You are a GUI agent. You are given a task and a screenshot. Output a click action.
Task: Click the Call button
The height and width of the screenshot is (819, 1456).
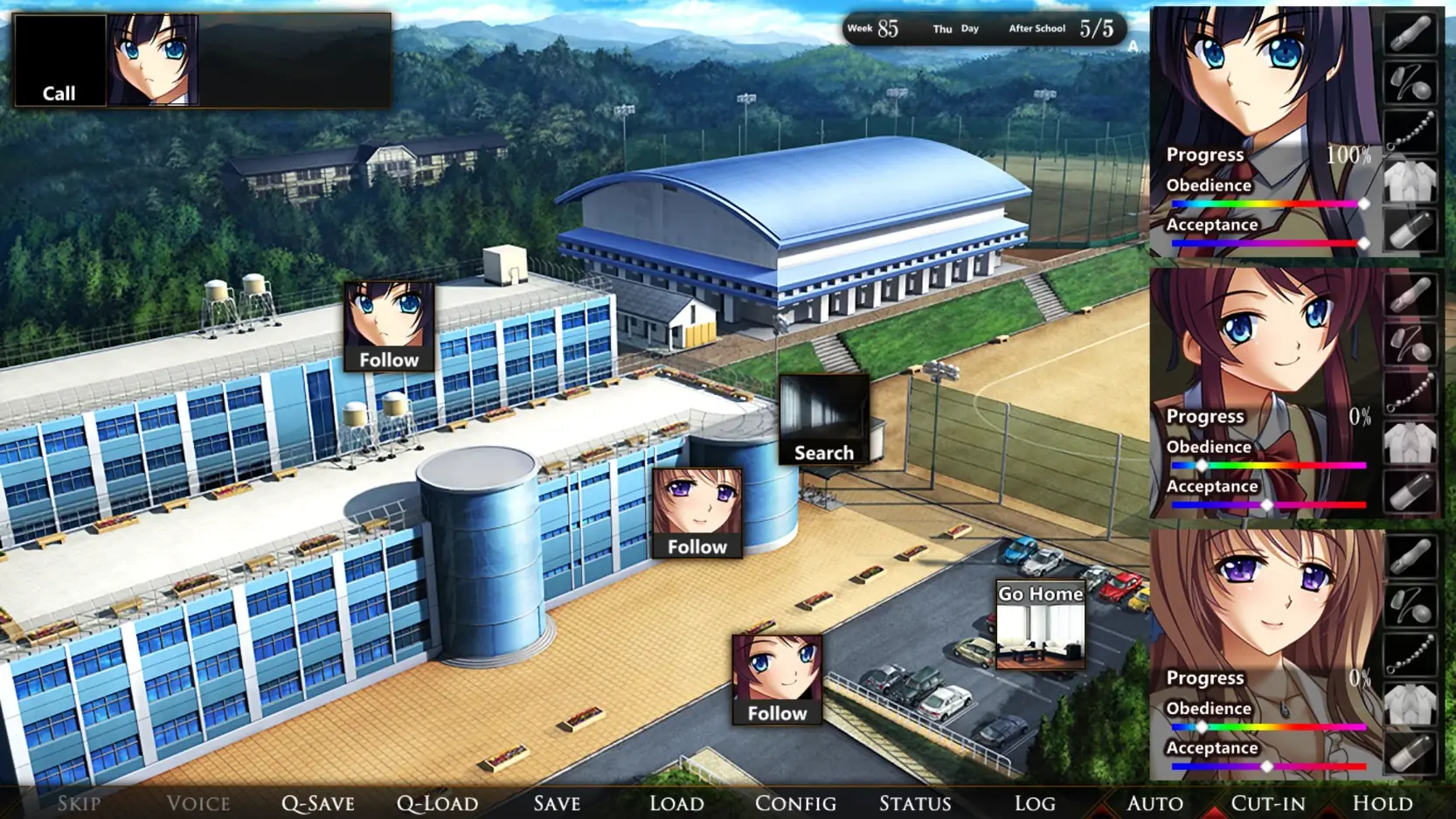pyautogui.click(x=59, y=61)
